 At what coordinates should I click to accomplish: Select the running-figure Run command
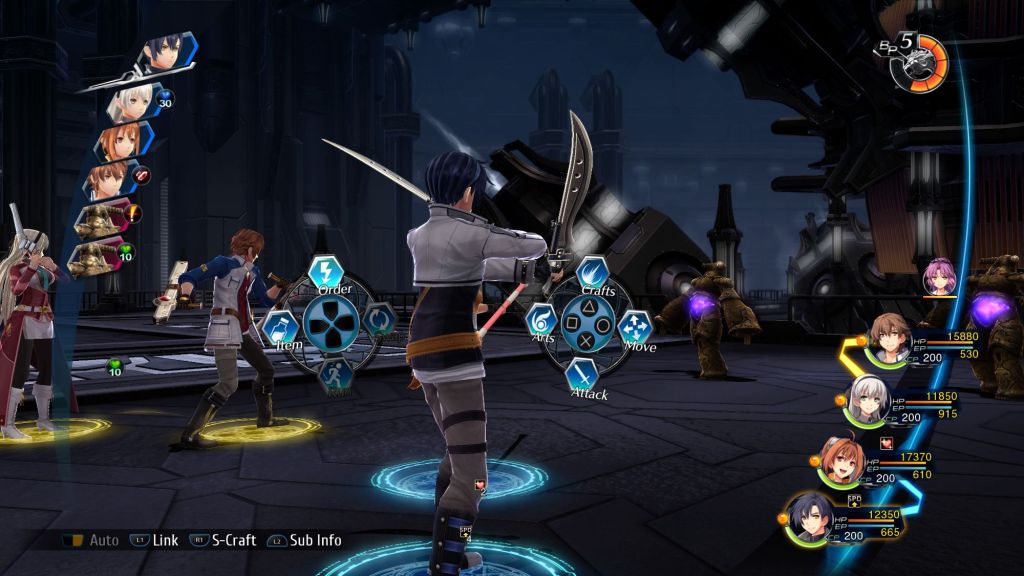pos(333,374)
